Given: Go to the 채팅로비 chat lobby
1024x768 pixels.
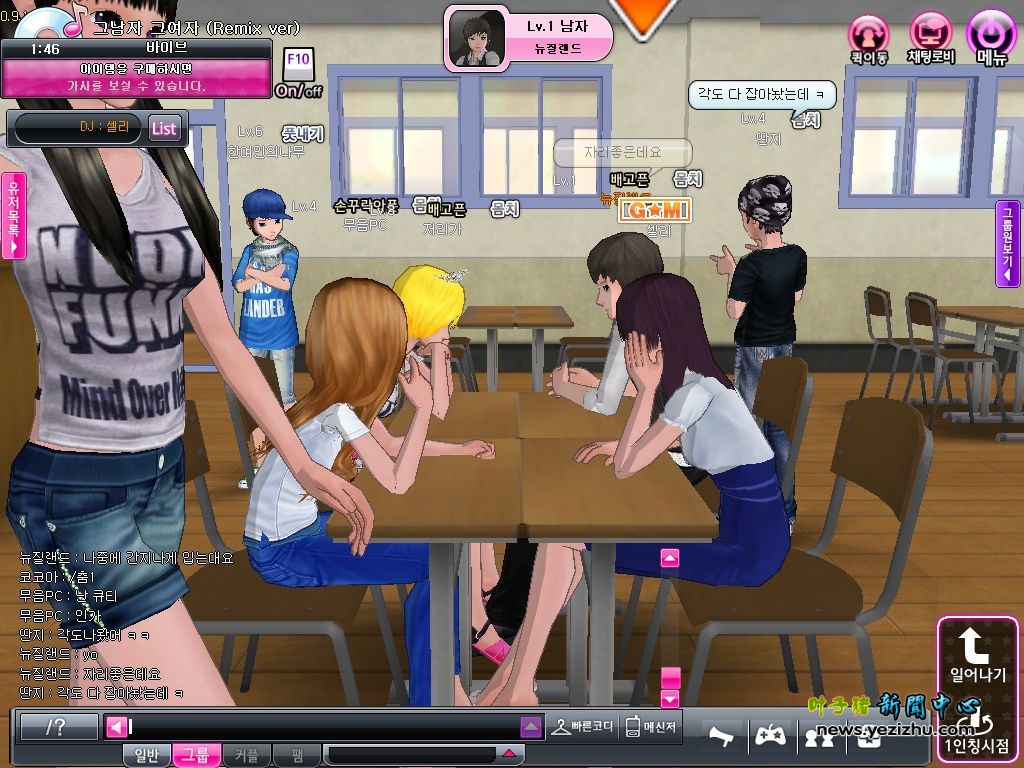Looking at the screenshot, I should tap(931, 37).
